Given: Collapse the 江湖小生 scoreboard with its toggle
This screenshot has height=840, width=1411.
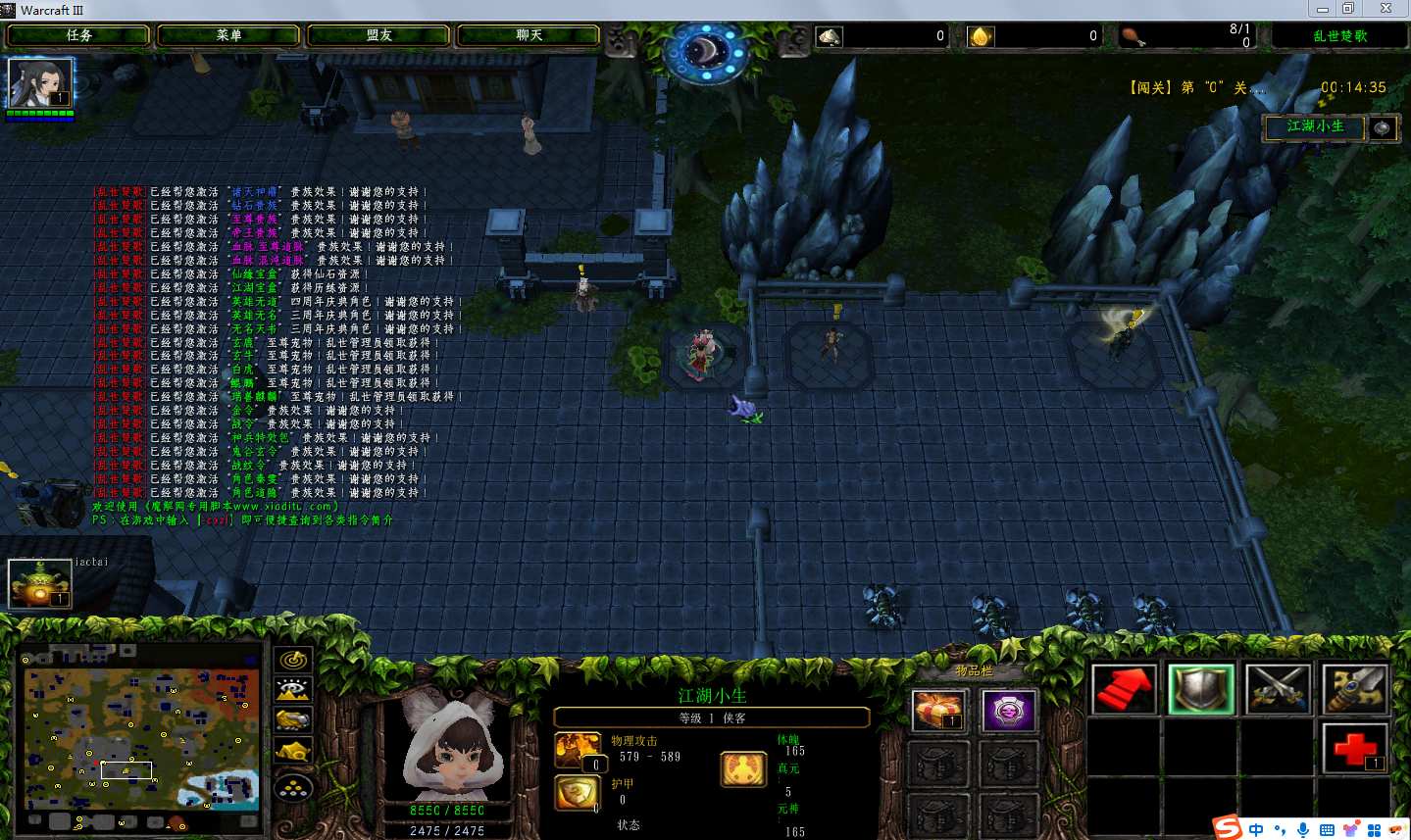Looking at the screenshot, I should pyautogui.click(x=1382, y=127).
